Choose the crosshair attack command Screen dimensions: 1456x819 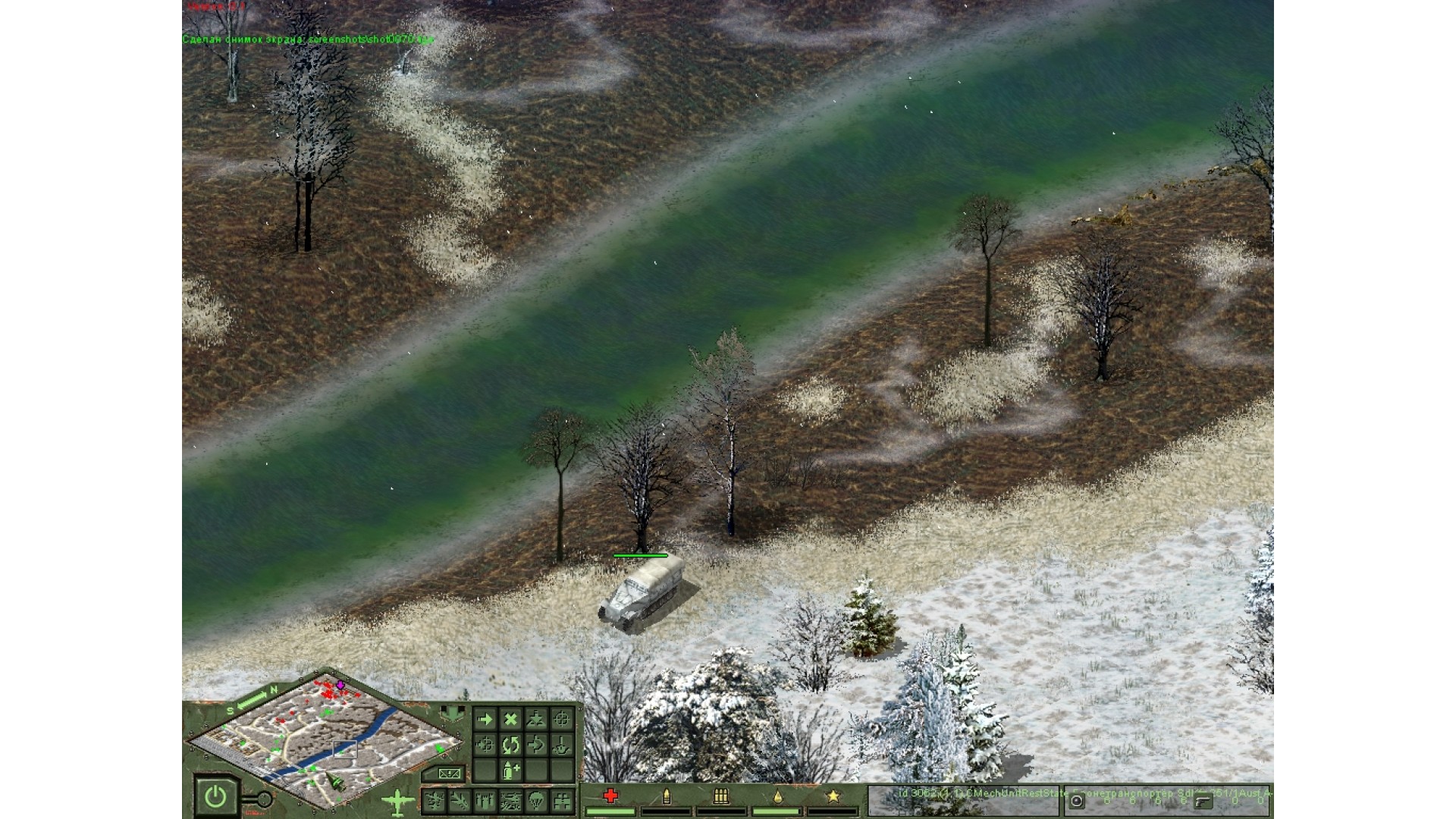click(x=562, y=719)
